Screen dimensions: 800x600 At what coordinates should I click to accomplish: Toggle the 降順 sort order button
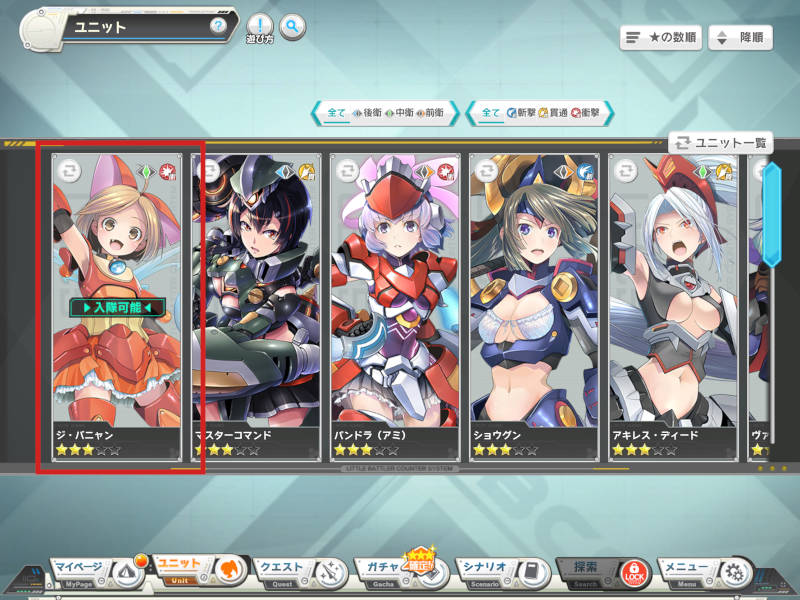point(740,38)
